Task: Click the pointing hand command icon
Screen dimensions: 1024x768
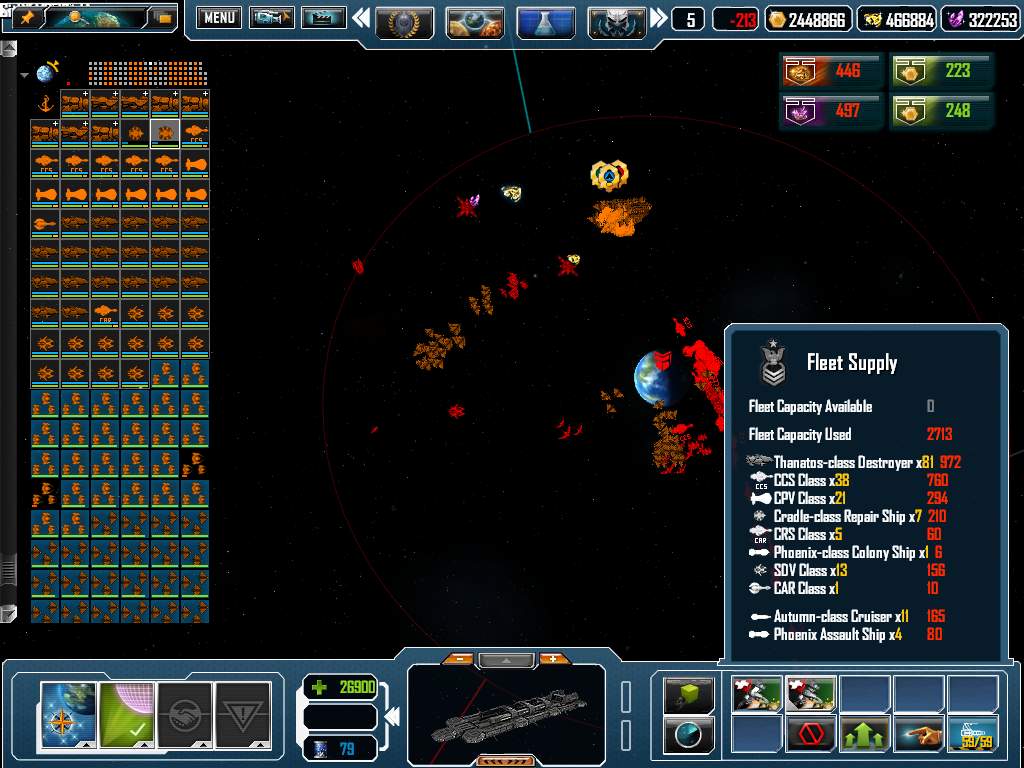Action: pyautogui.click(x=919, y=735)
